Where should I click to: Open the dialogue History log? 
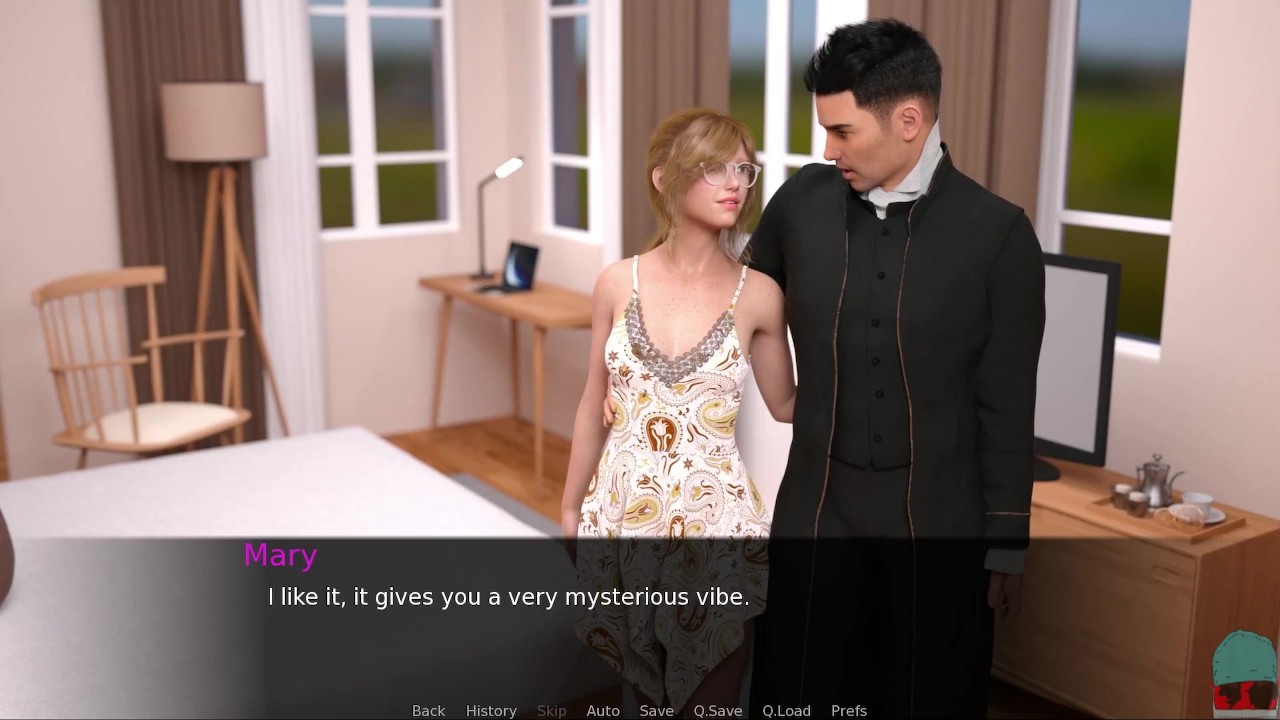[491, 710]
